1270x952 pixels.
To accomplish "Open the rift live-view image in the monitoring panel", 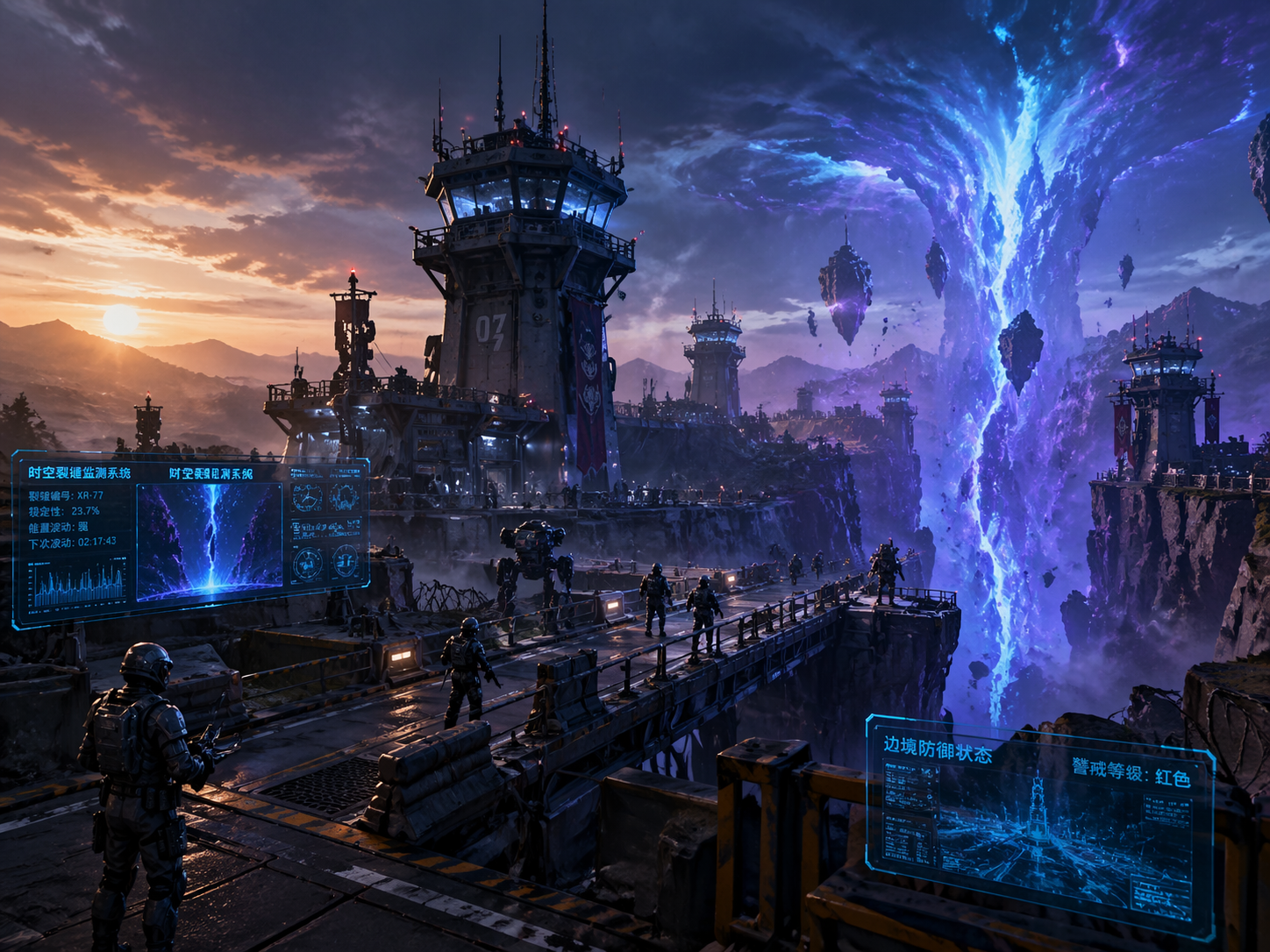I will pyautogui.click(x=210, y=536).
